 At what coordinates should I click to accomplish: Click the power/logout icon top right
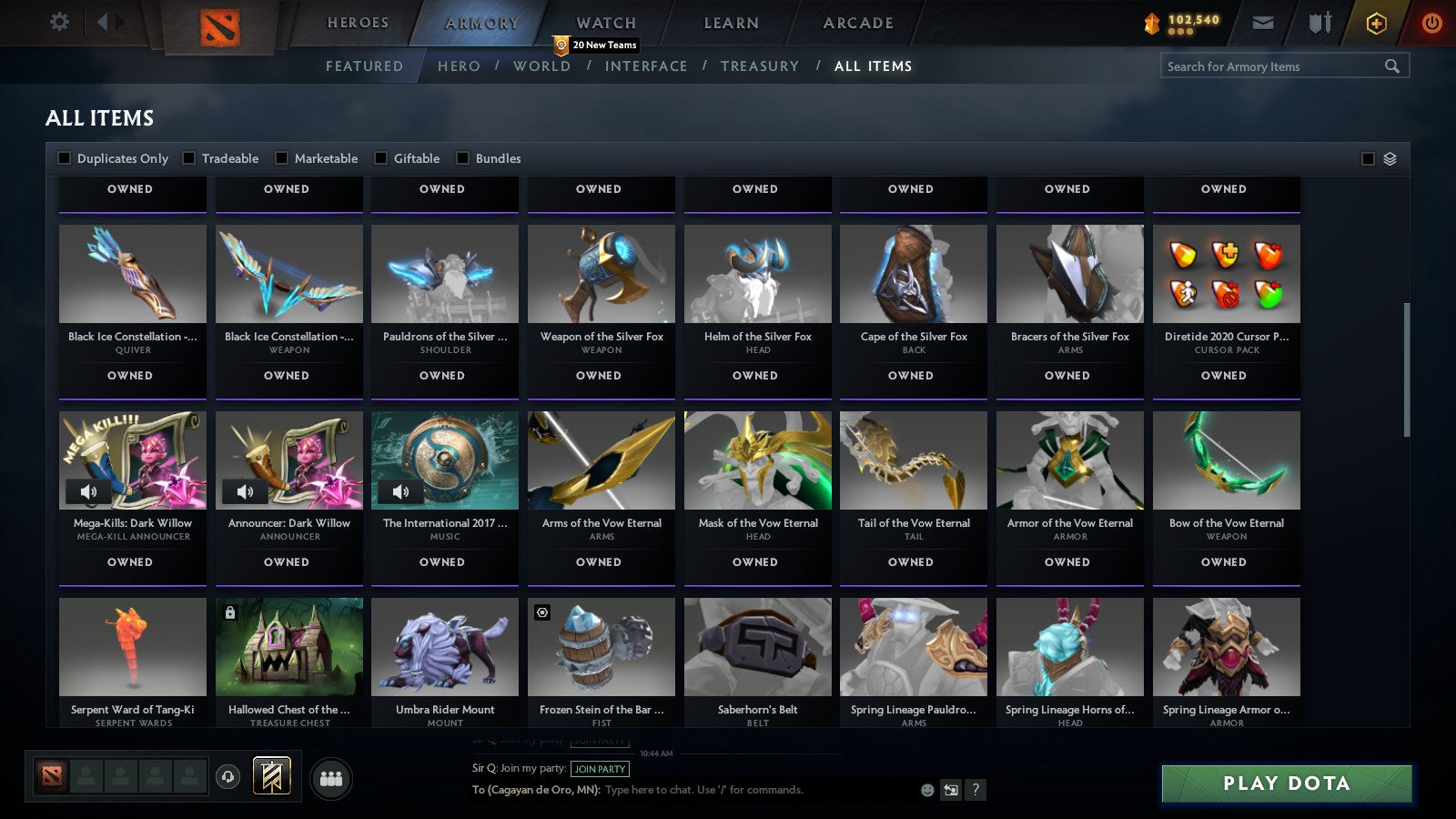point(1431,23)
